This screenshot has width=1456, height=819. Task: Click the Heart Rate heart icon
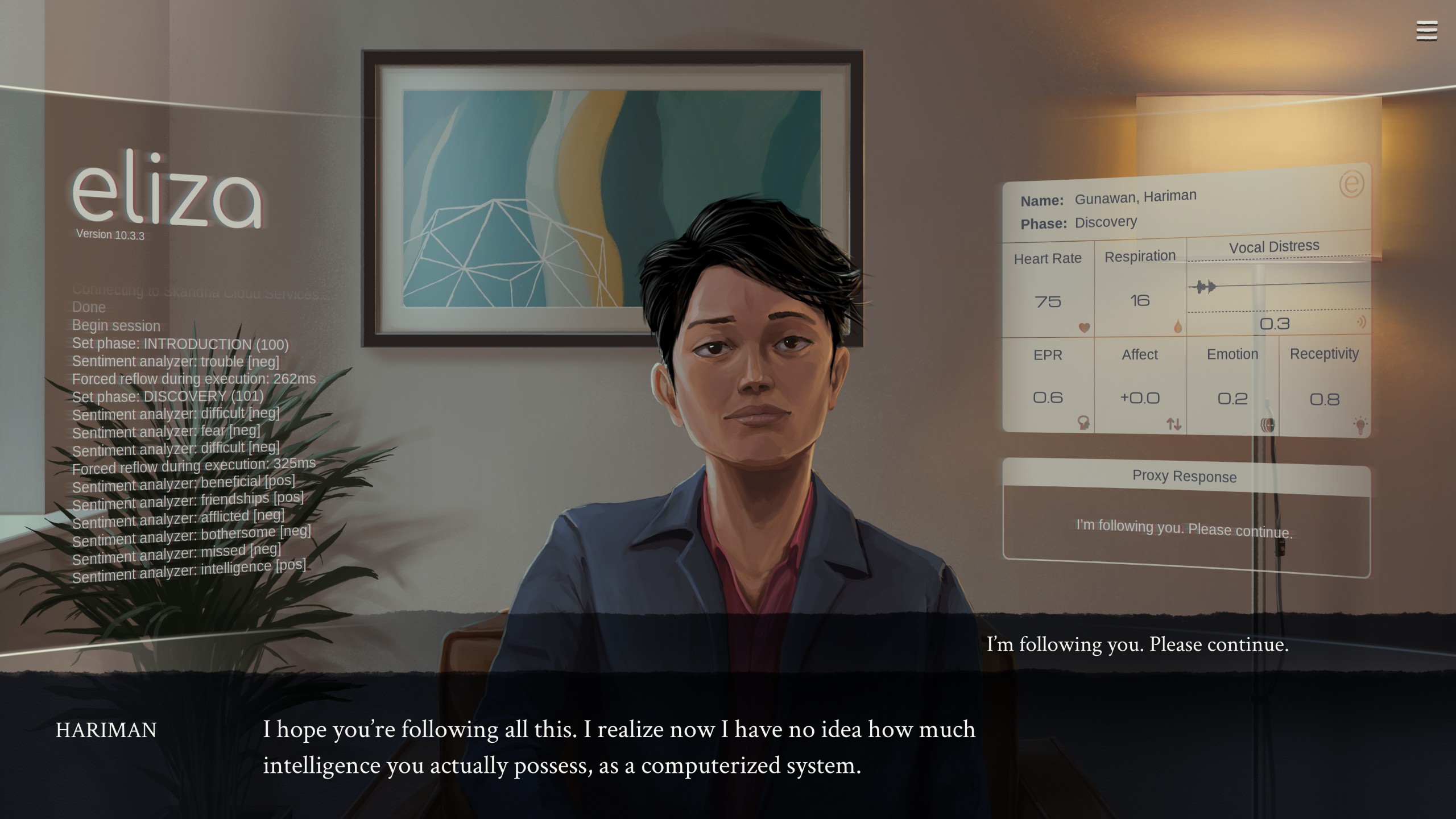coord(1084,328)
